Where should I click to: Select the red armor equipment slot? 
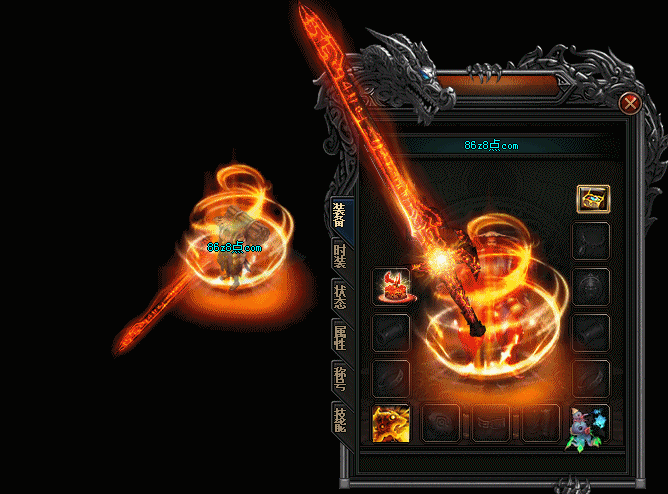click(391, 287)
